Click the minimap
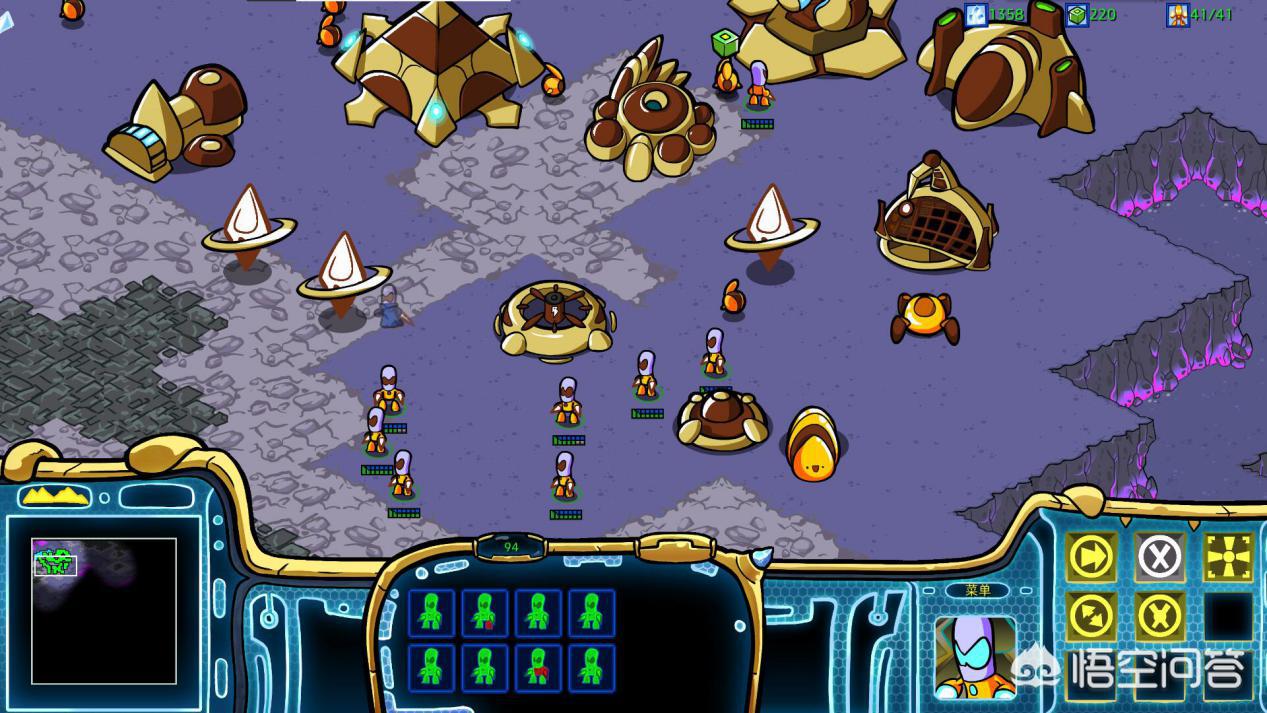Viewport: 1267px width, 713px height. (104, 610)
